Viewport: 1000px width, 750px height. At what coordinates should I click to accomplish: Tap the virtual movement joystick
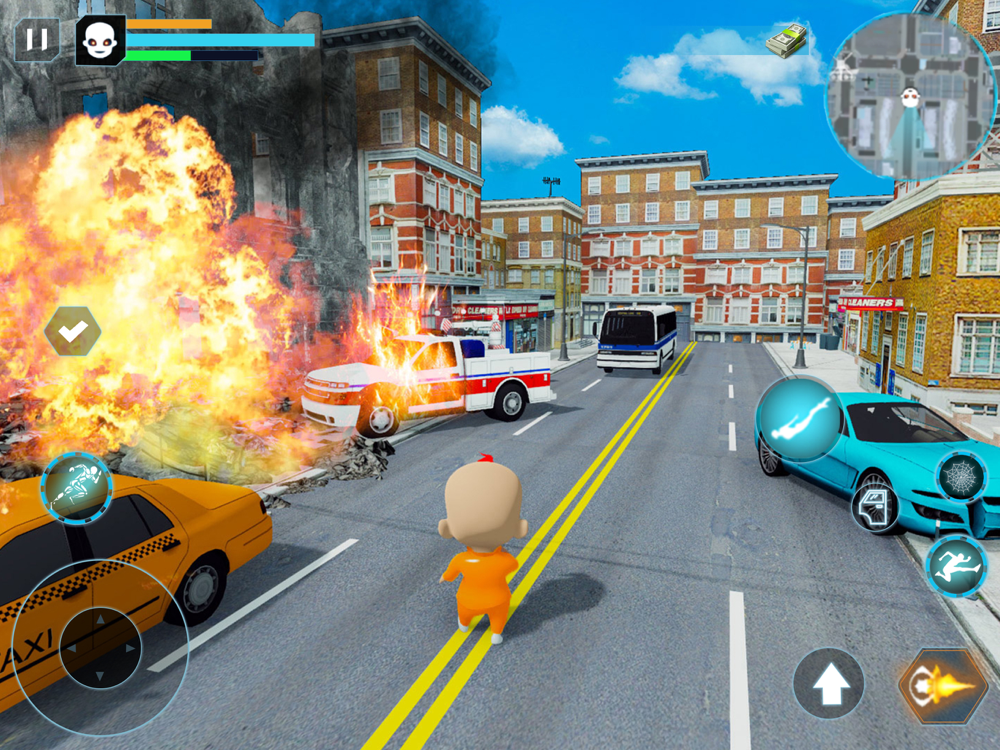click(x=100, y=647)
